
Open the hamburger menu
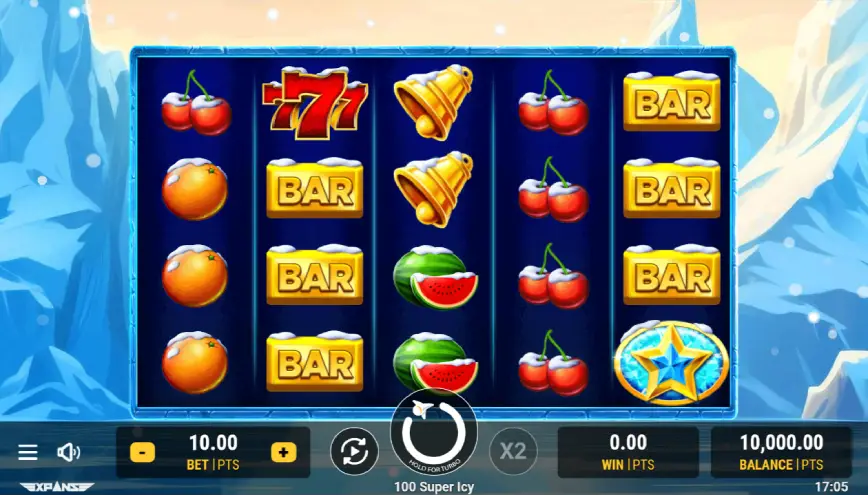[x=28, y=452]
